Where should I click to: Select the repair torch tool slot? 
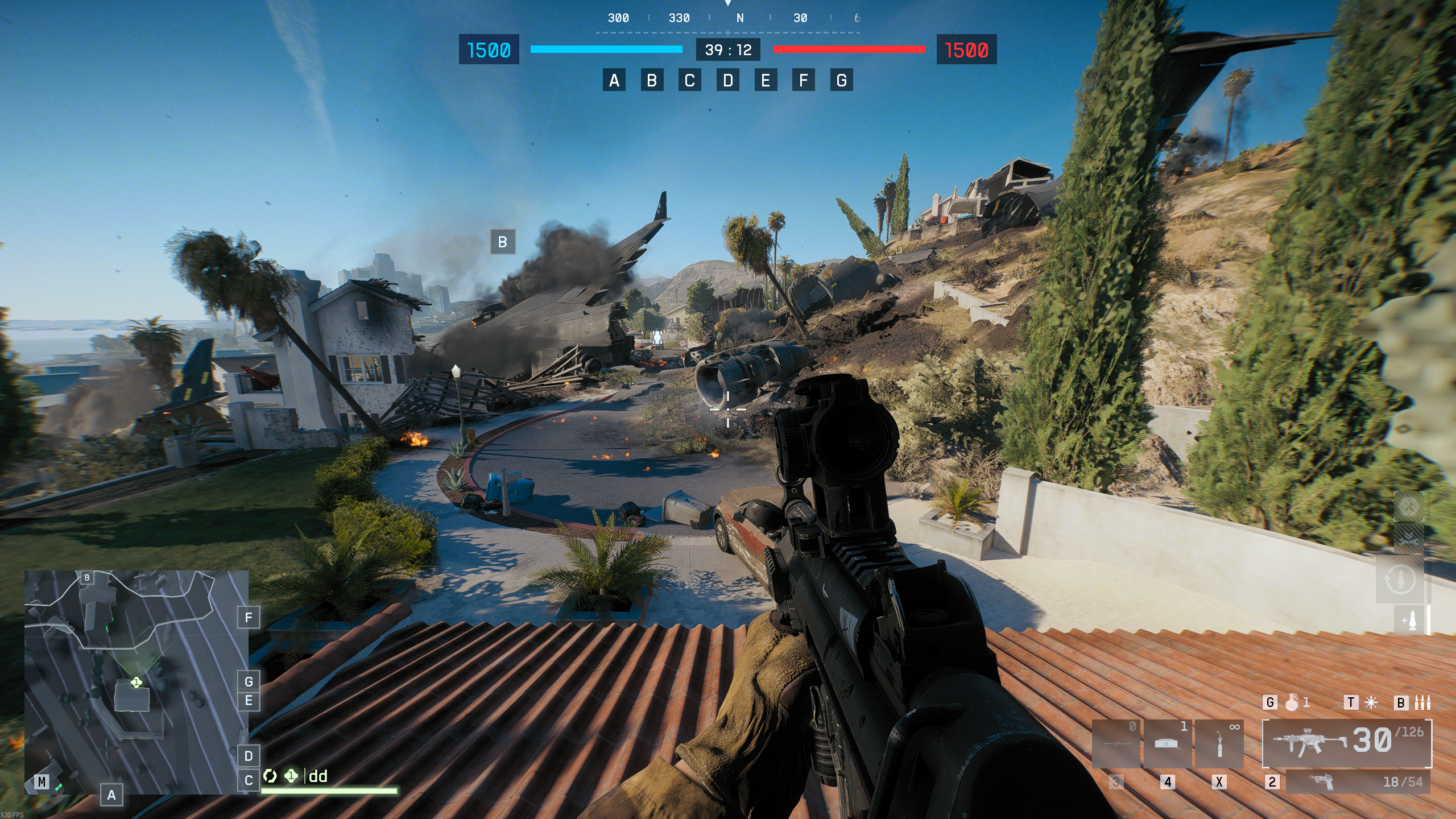pyautogui.click(x=1219, y=744)
